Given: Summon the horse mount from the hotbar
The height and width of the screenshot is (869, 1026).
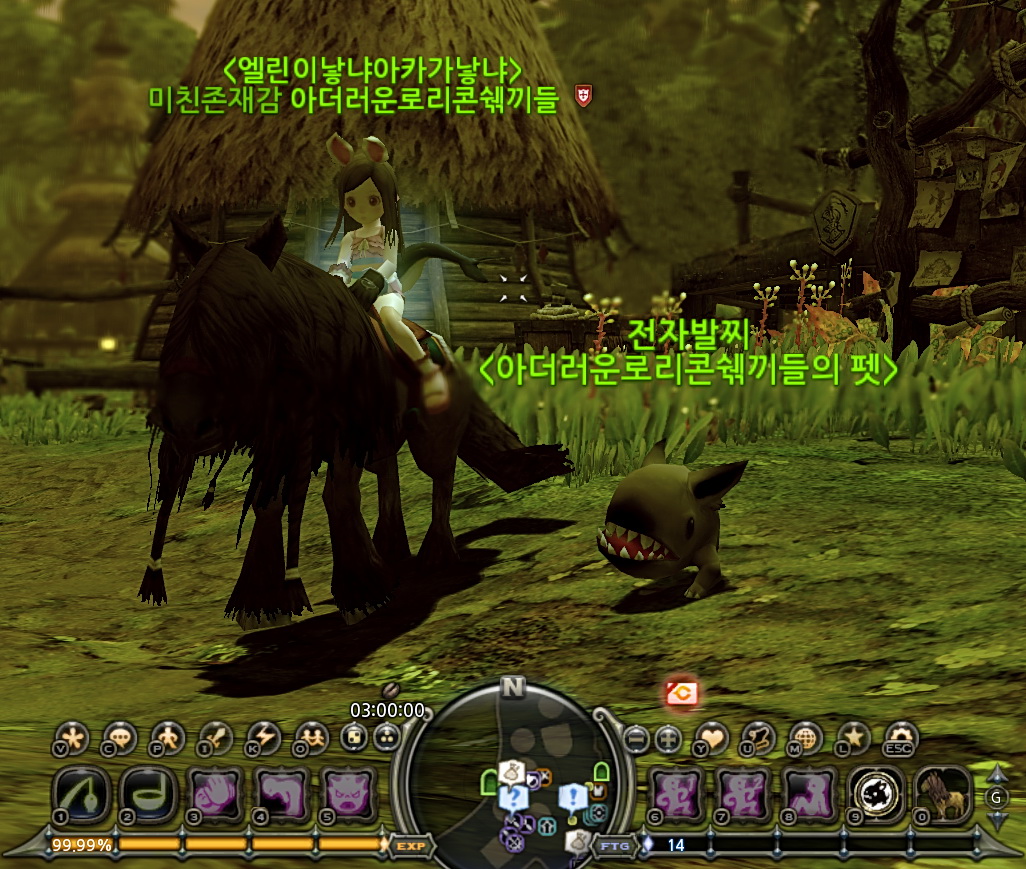Looking at the screenshot, I should coord(943,794).
